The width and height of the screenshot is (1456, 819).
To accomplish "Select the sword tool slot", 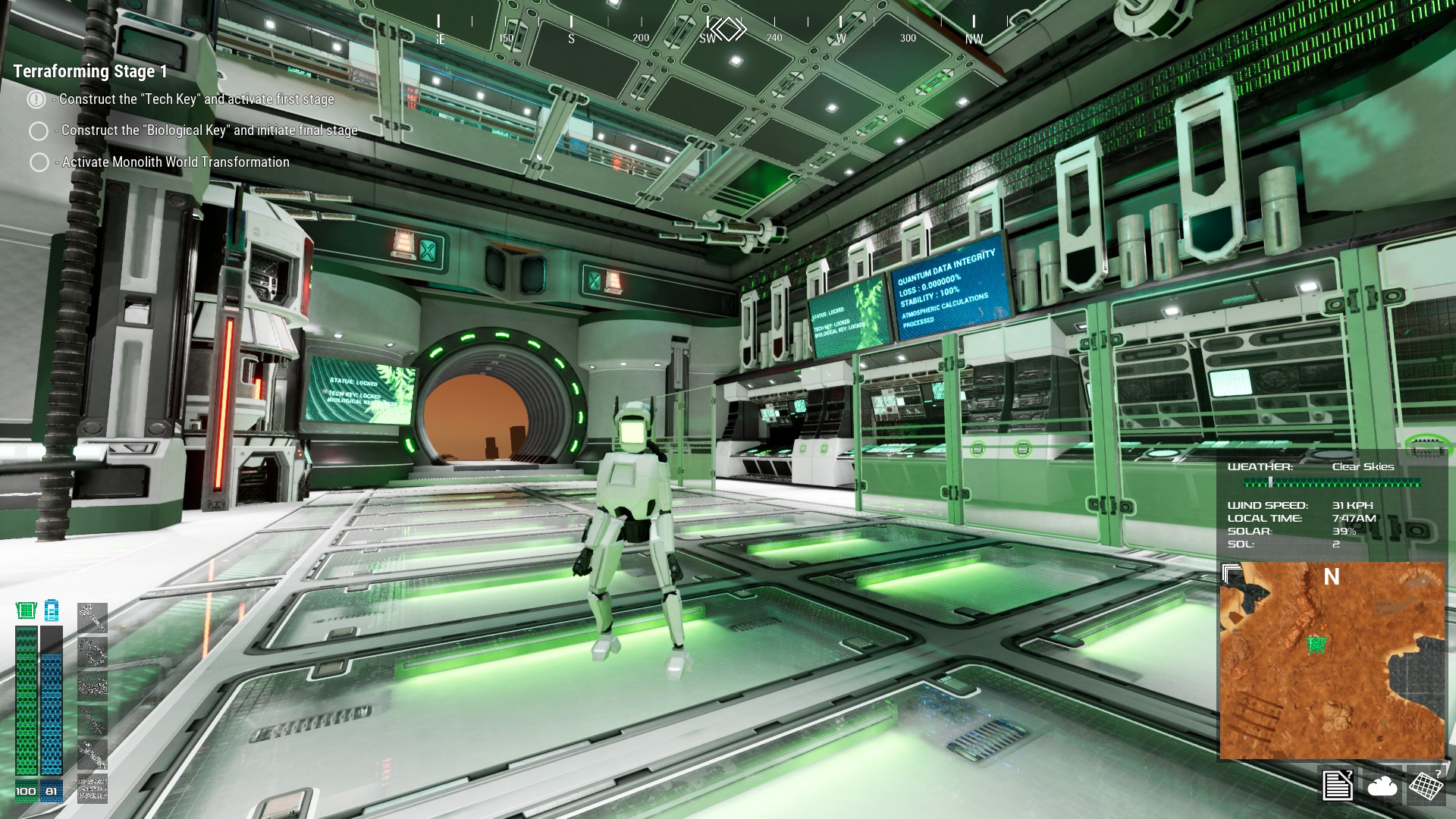I will [x=93, y=720].
